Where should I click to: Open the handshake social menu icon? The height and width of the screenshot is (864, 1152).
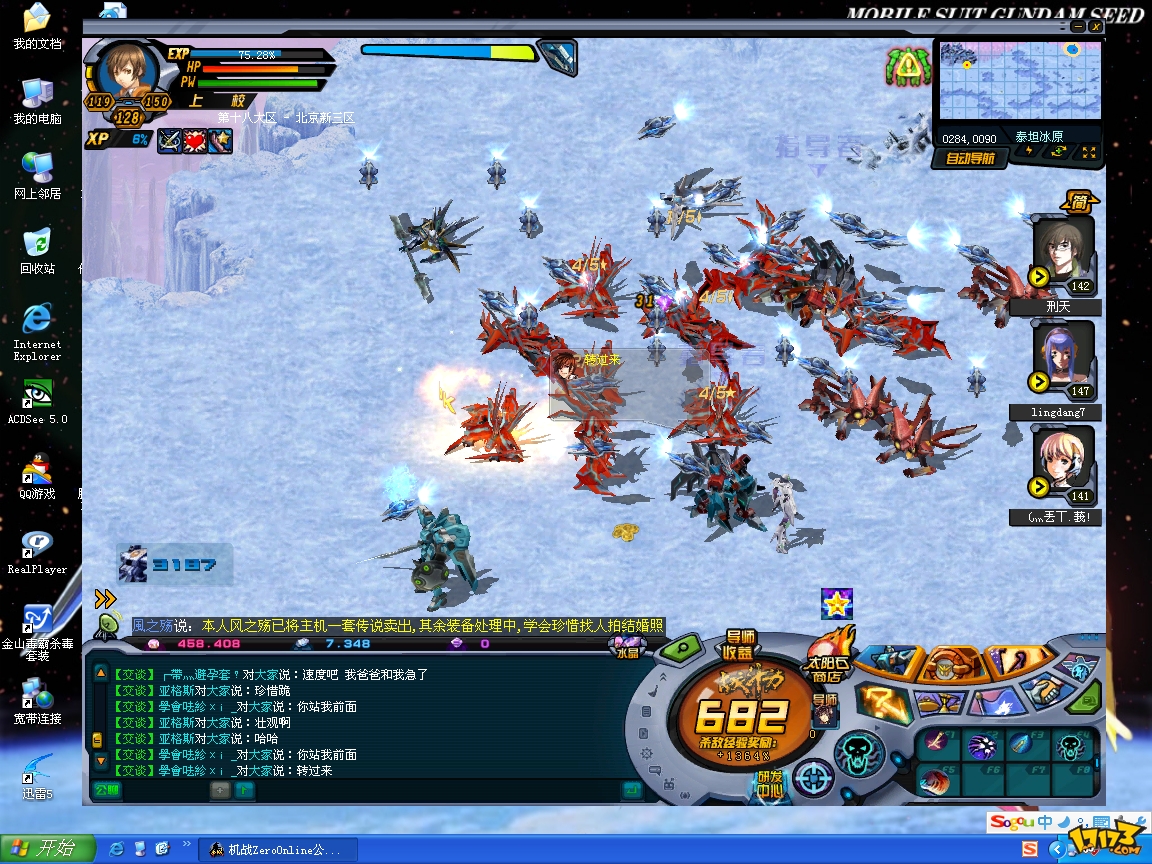[x=1046, y=689]
